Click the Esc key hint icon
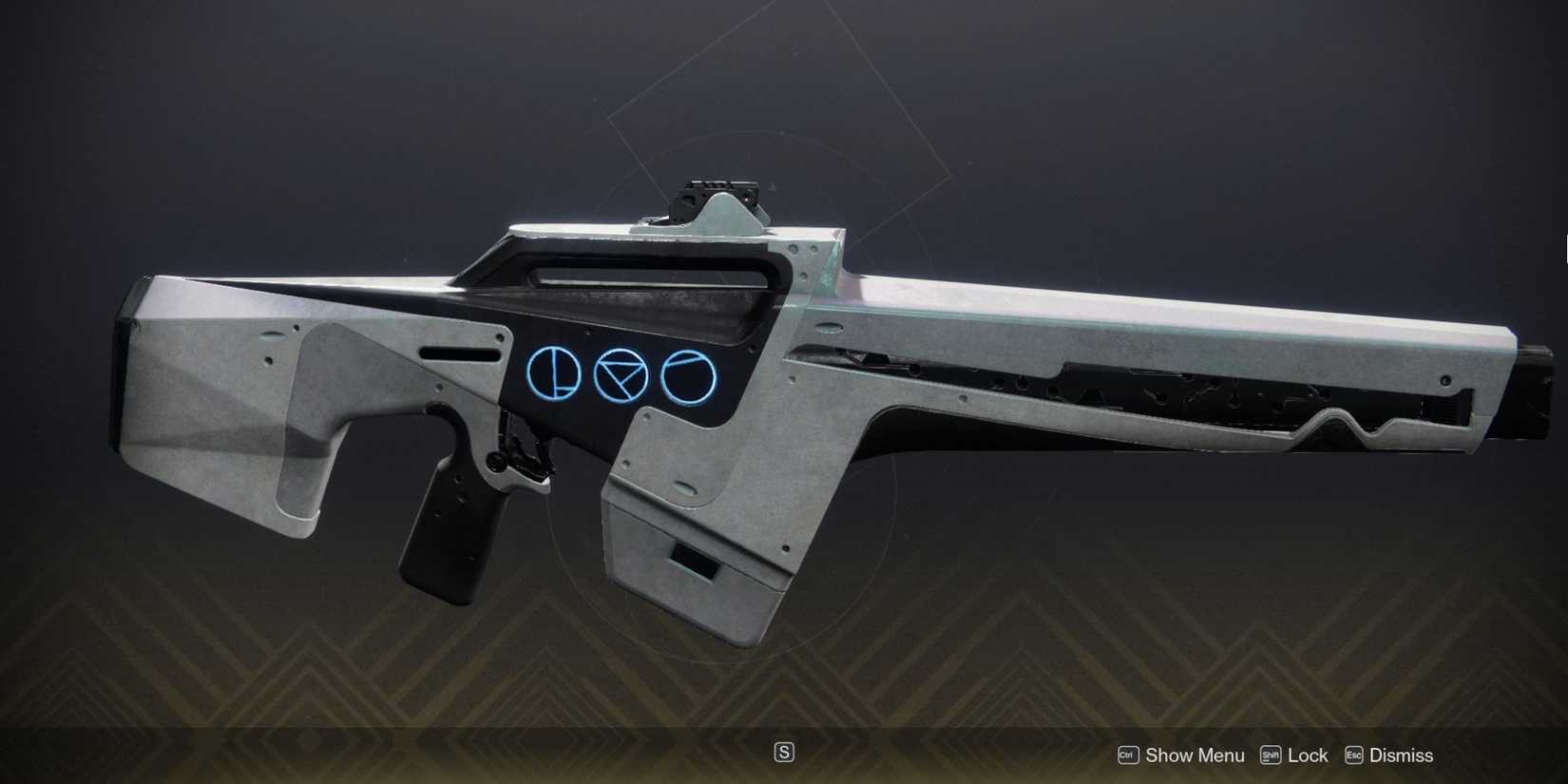The width and height of the screenshot is (1568, 784). point(1352,755)
